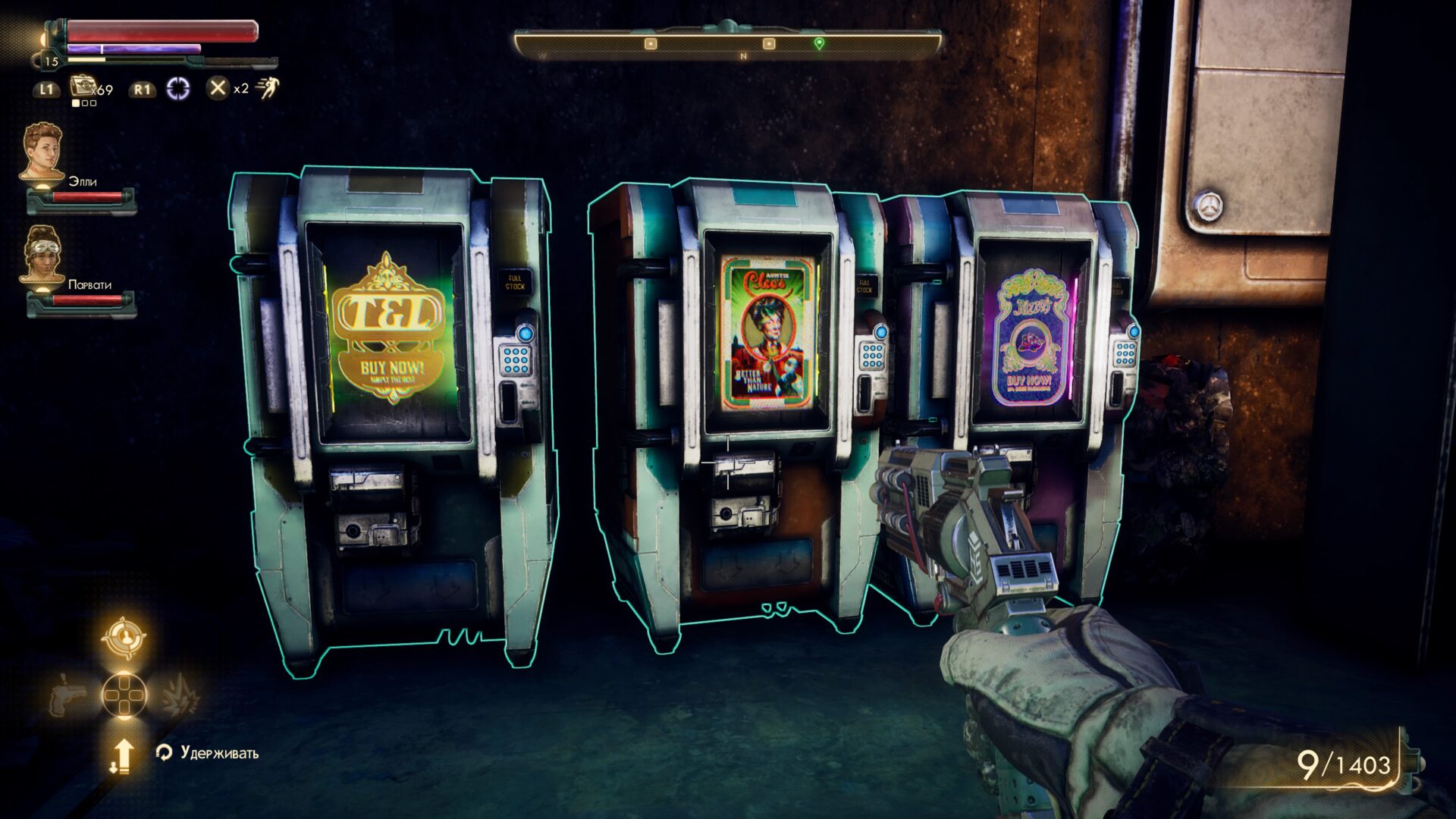This screenshot has height=819, width=1456.
Task: Use the medical inhaler icon
Action: (x=82, y=87)
